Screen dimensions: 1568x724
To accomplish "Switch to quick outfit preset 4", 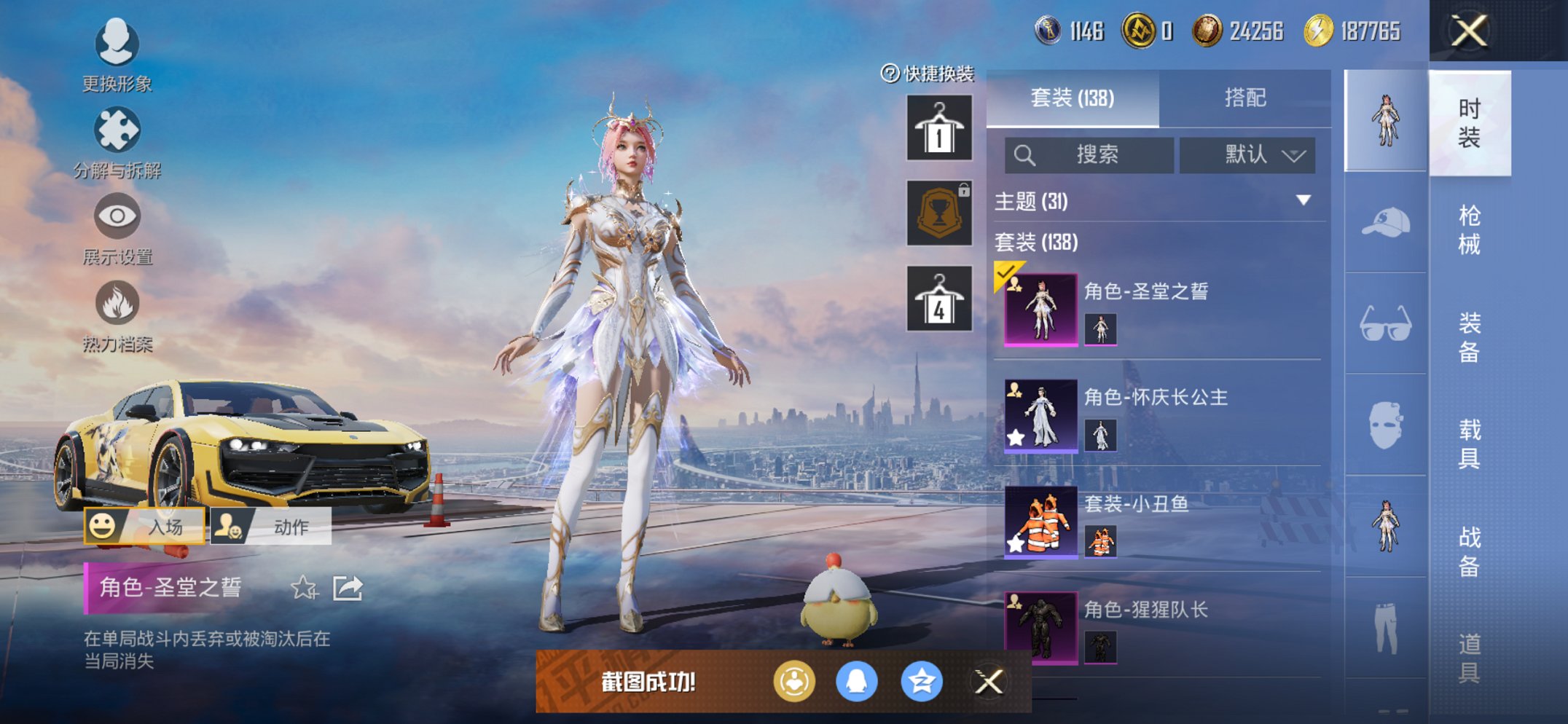I will [x=939, y=299].
